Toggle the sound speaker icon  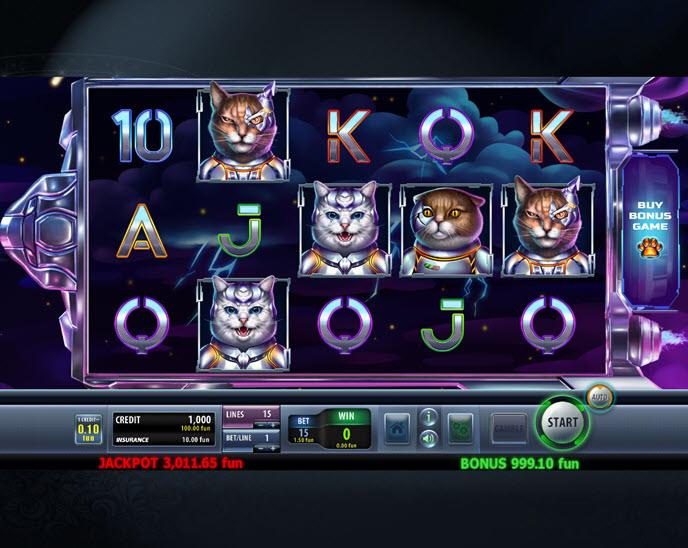[429, 438]
